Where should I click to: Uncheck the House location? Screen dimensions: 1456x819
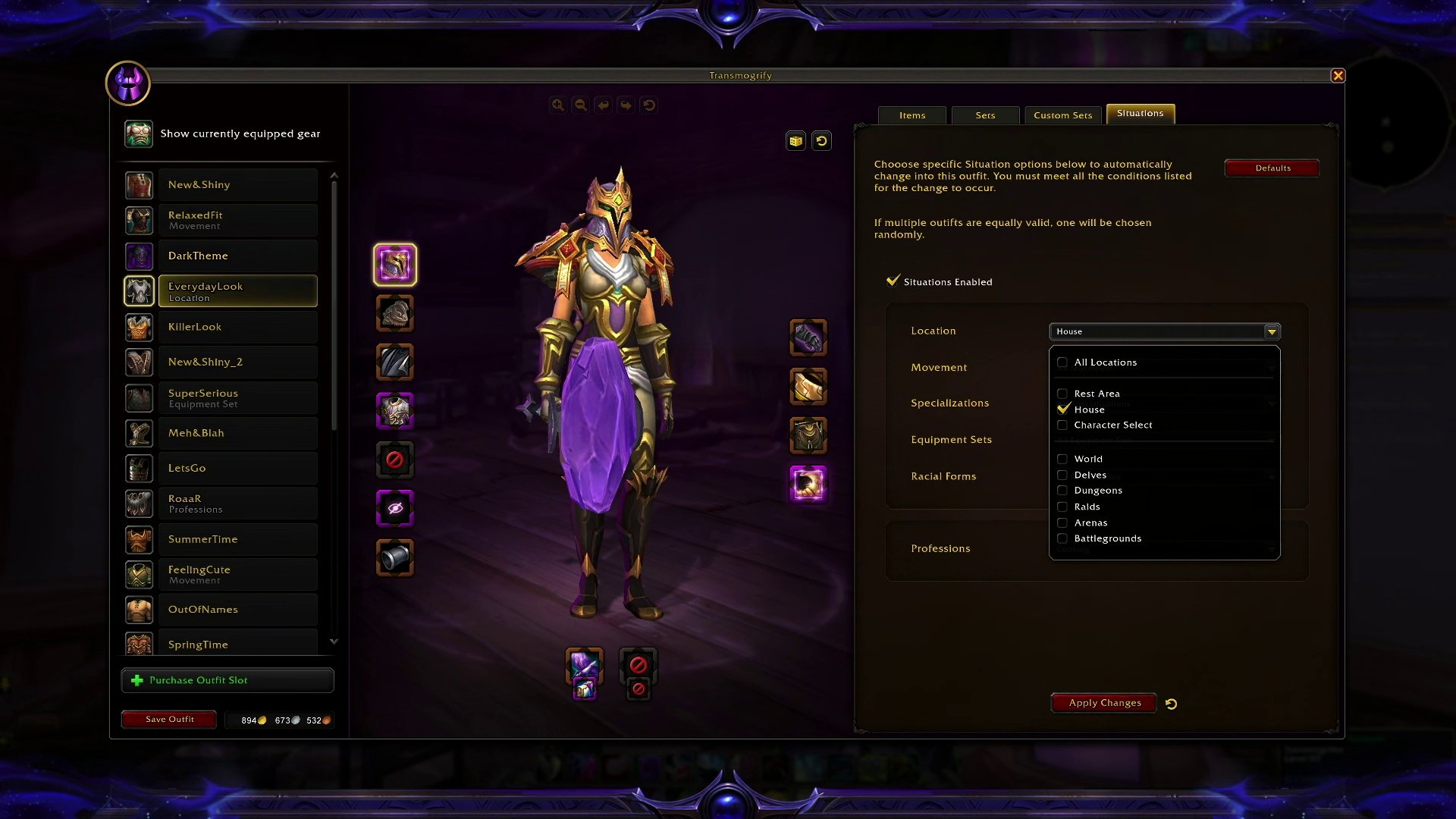point(1062,409)
